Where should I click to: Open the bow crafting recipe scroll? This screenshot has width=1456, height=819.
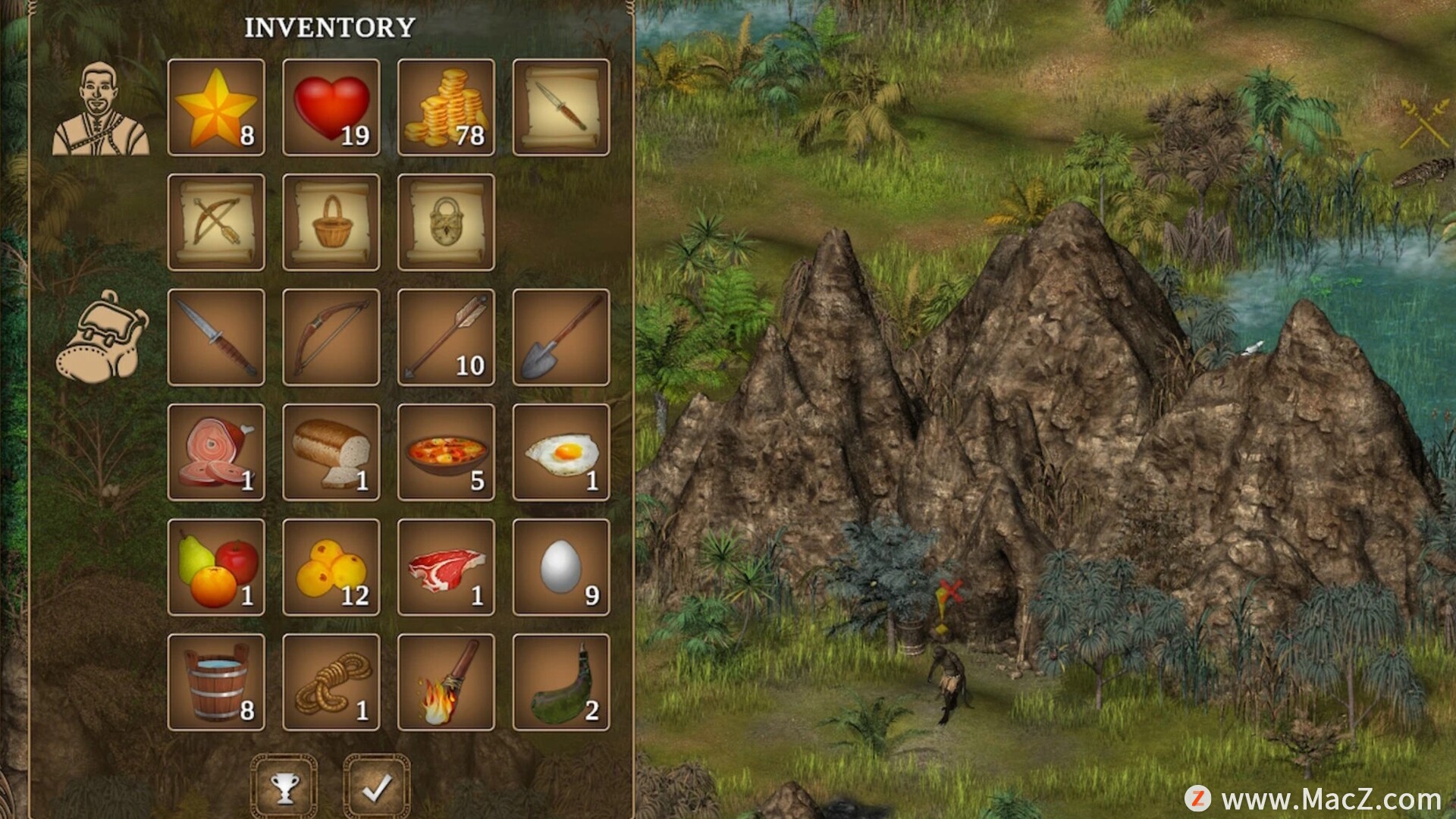point(216,222)
